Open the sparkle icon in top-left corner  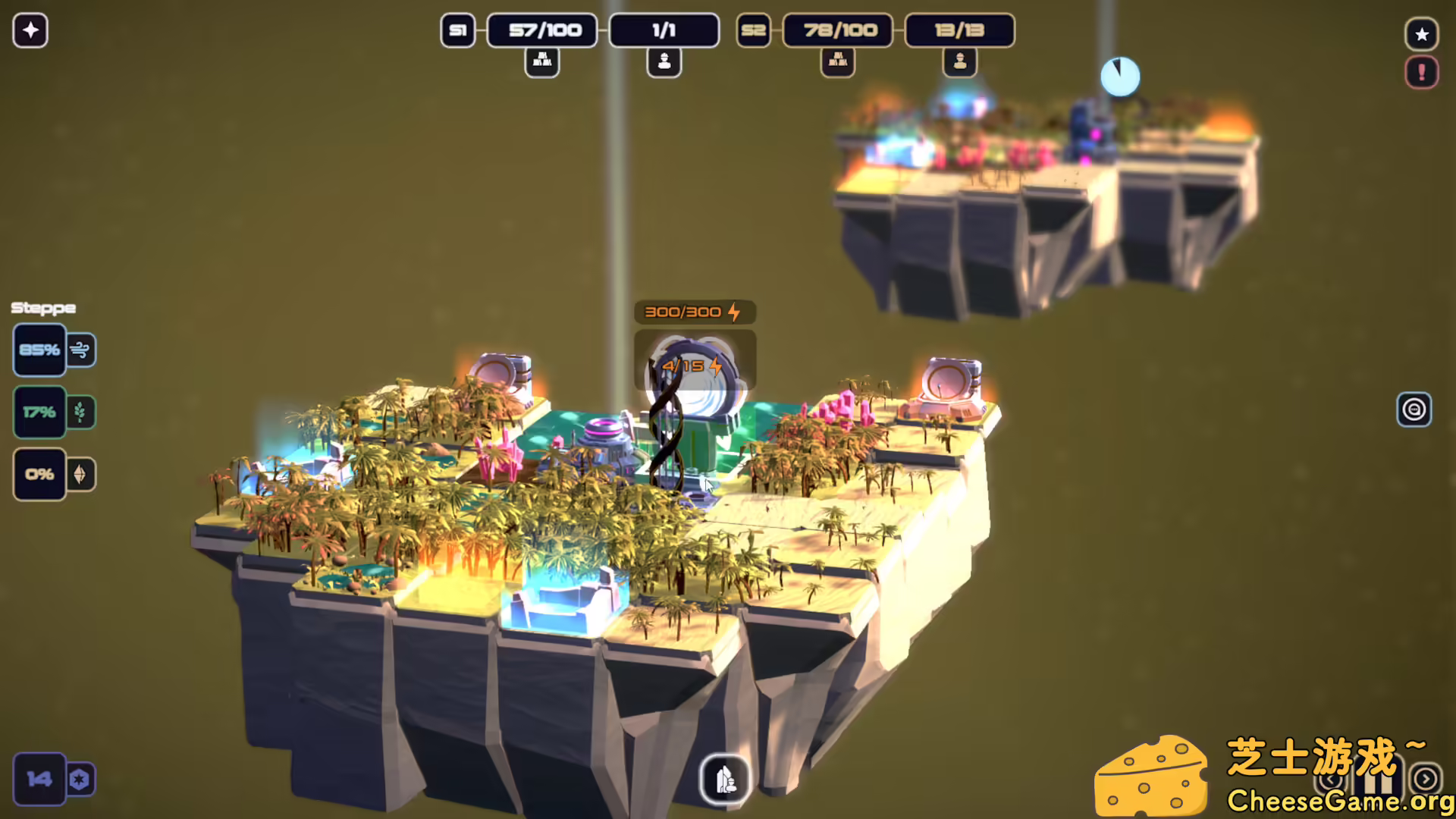point(30,30)
